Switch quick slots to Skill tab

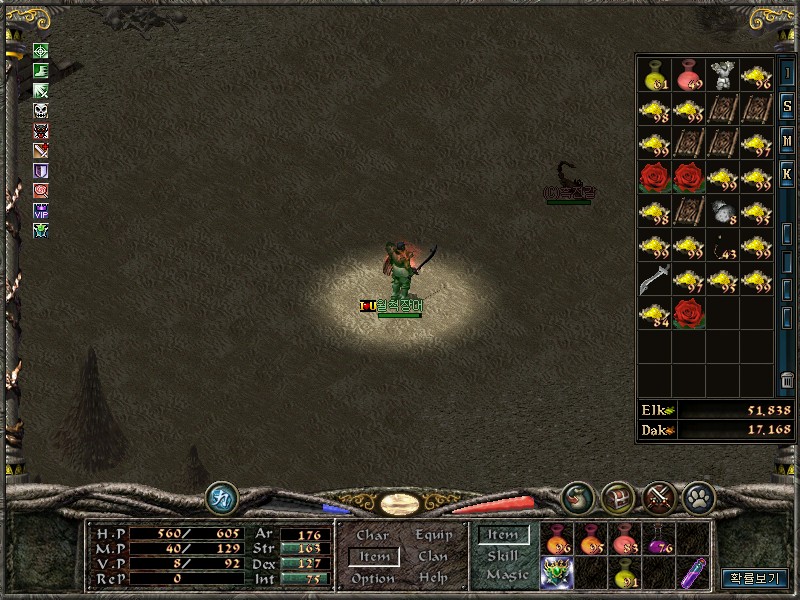(x=503, y=556)
